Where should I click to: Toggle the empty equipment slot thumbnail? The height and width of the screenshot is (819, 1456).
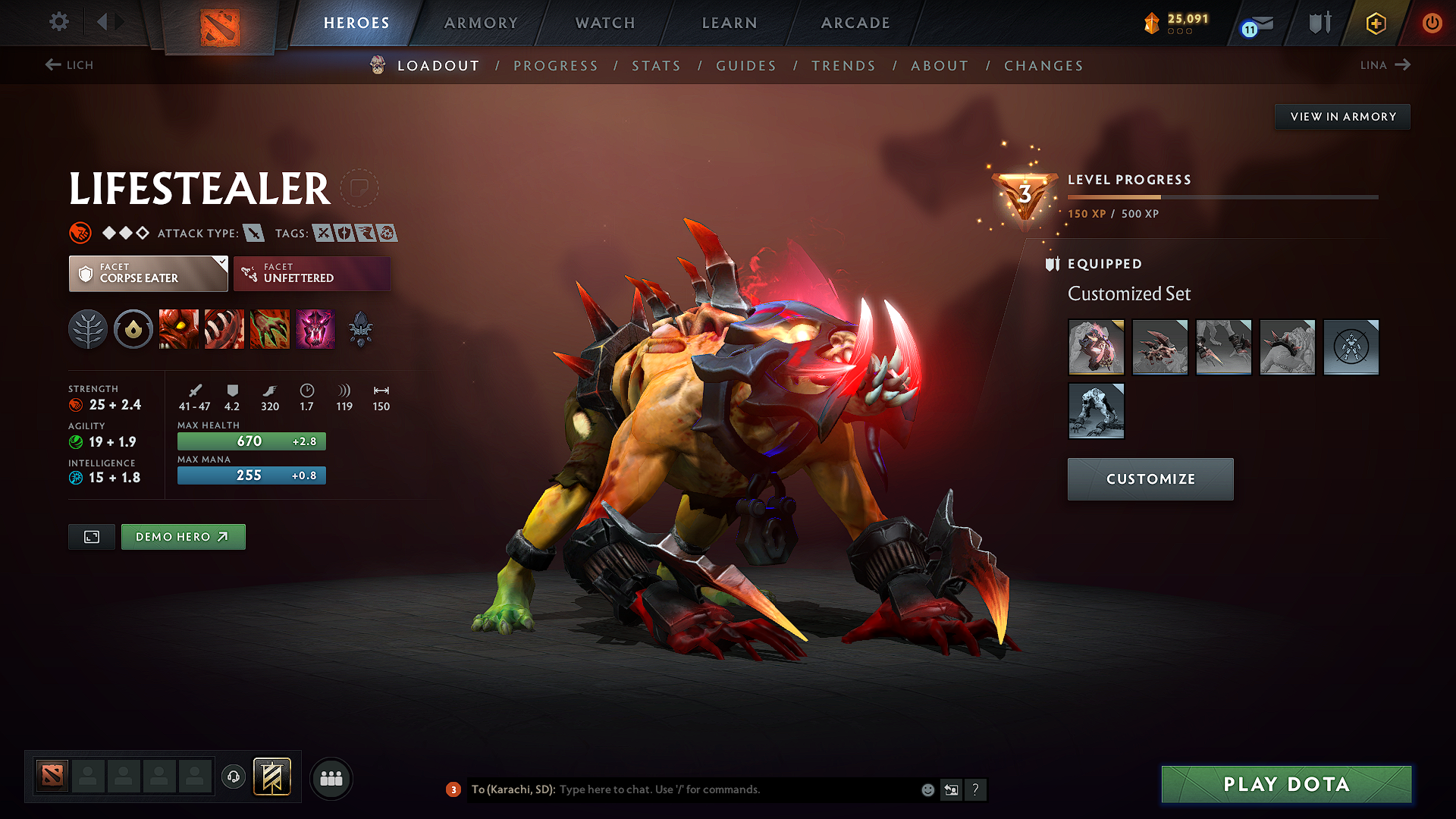click(1351, 347)
